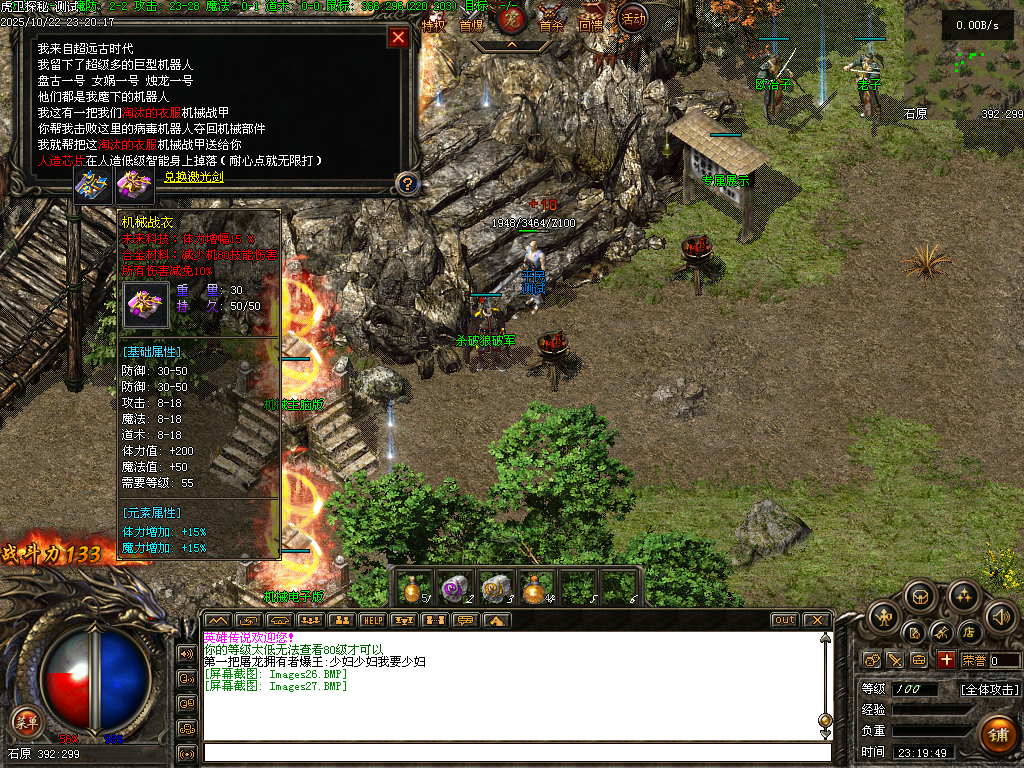Click the HELP button above chat
This screenshot has width=1024, height=768.
373,620
